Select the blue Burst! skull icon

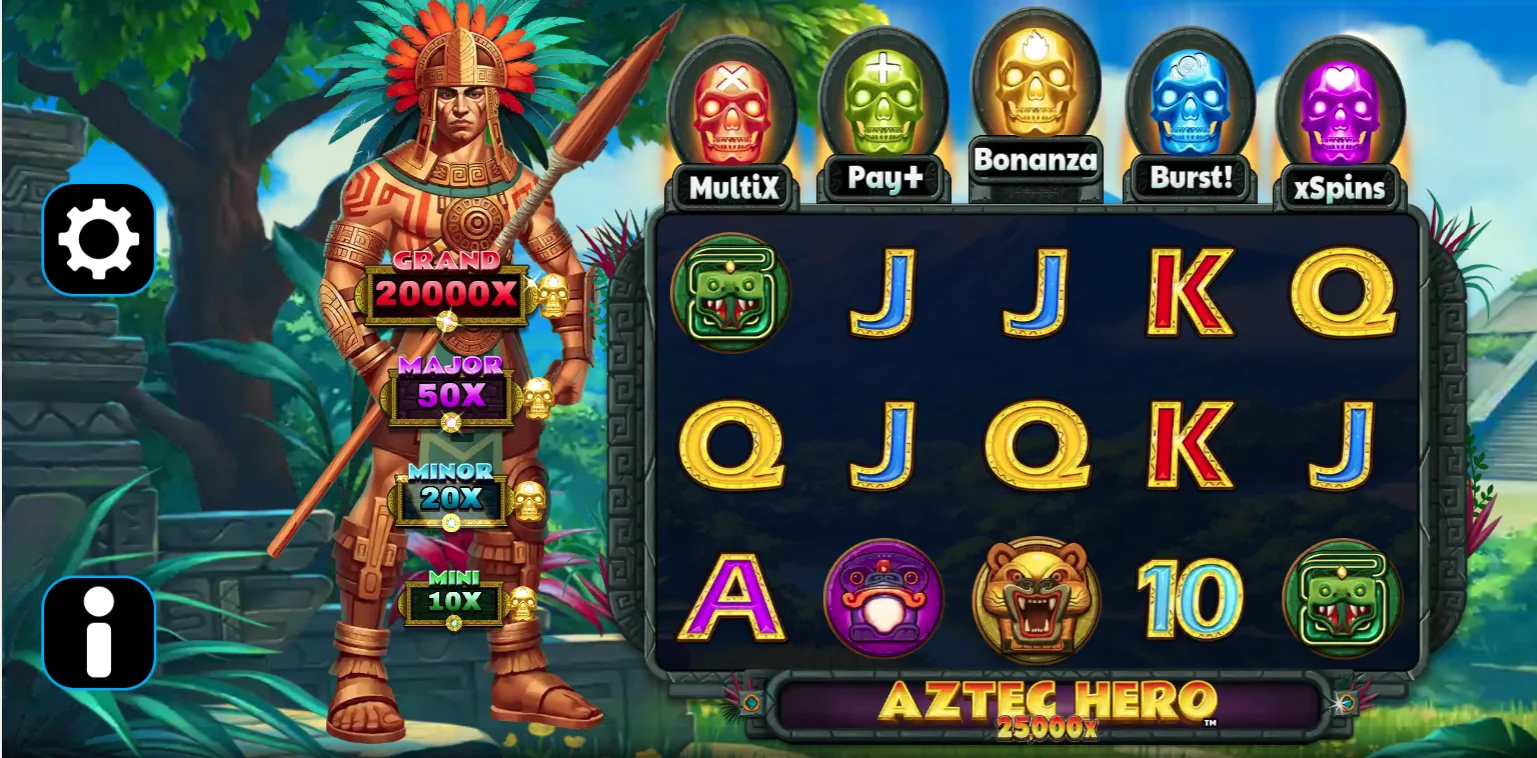tap(1190, 105)
